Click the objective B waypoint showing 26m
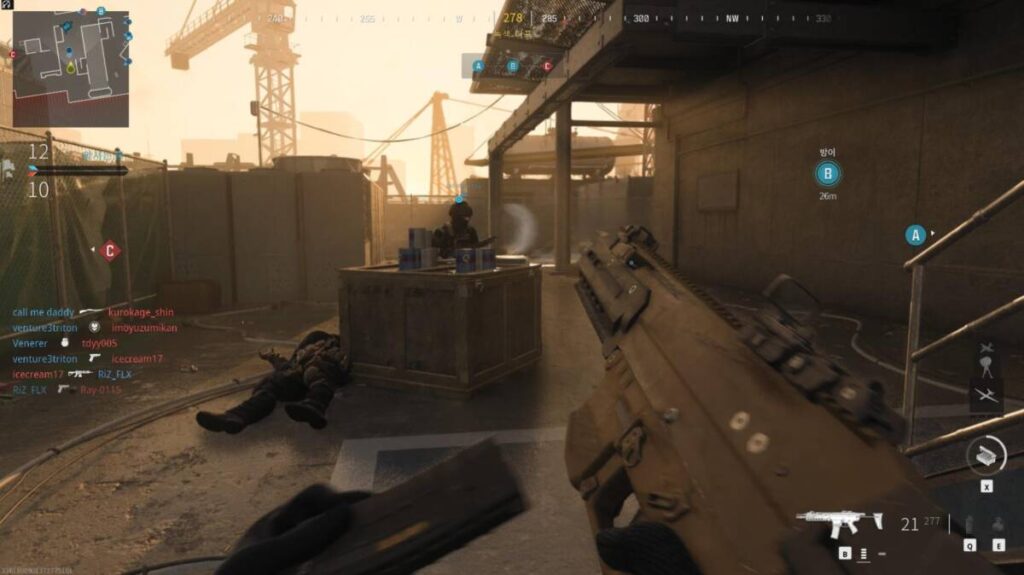 pyautogui.click(x=827, y=175)
